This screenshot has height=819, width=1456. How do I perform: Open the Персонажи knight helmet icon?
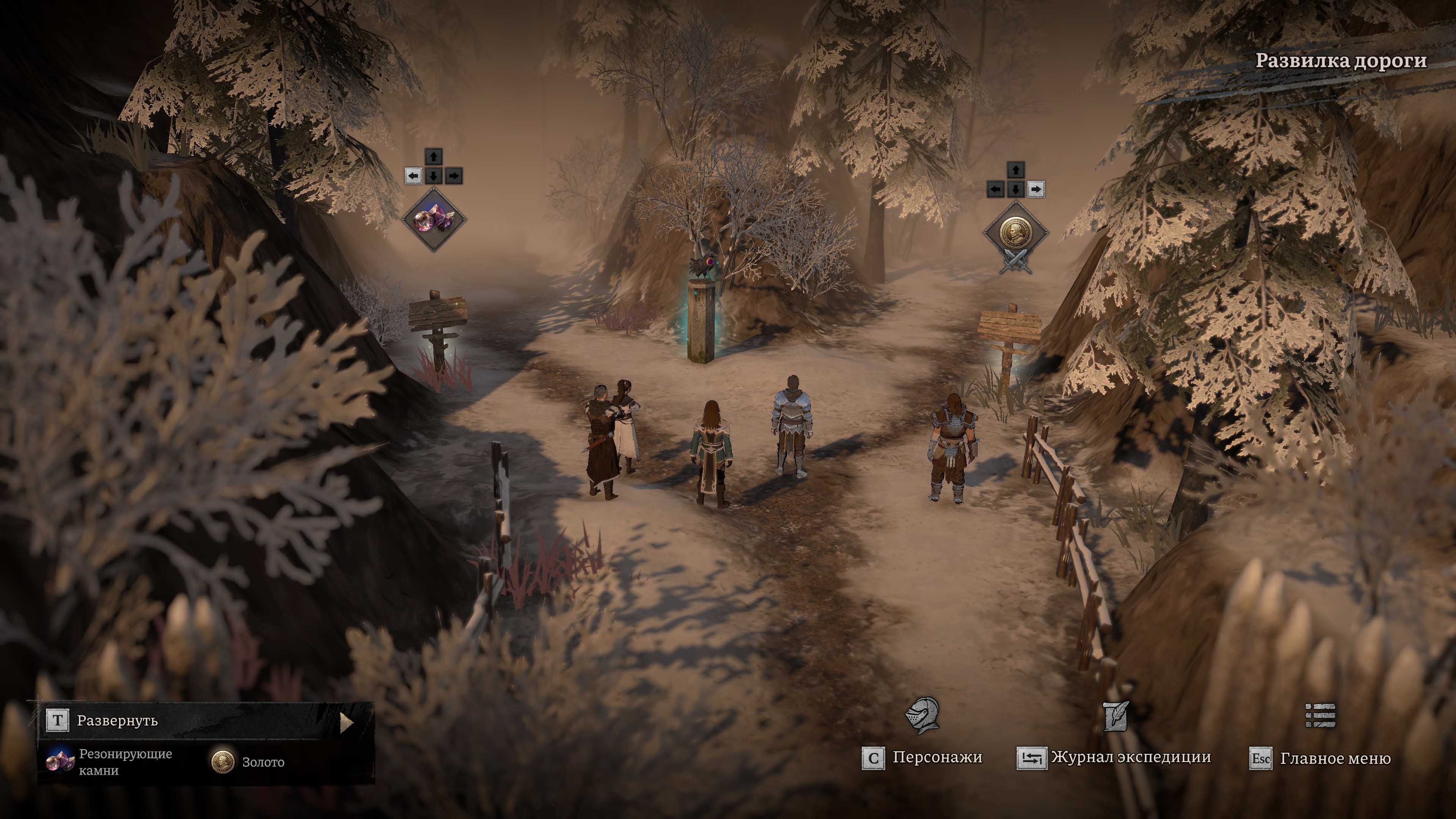click(922, 715)
